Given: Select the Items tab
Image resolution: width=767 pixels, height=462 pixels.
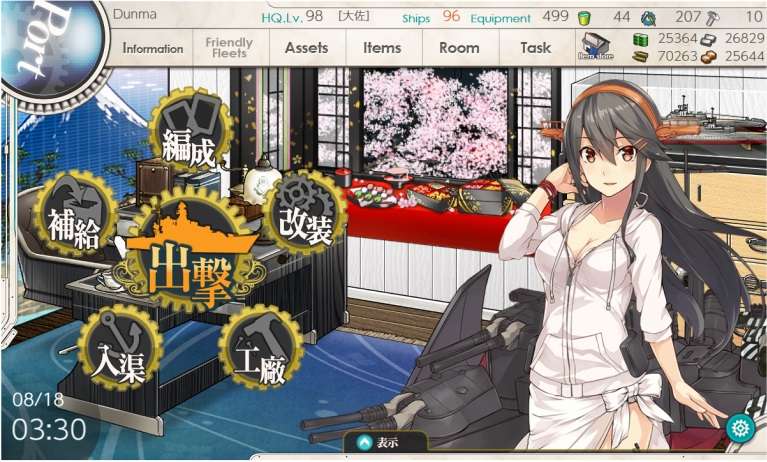Looking at the screenshot, I should (x=382, y=48).
